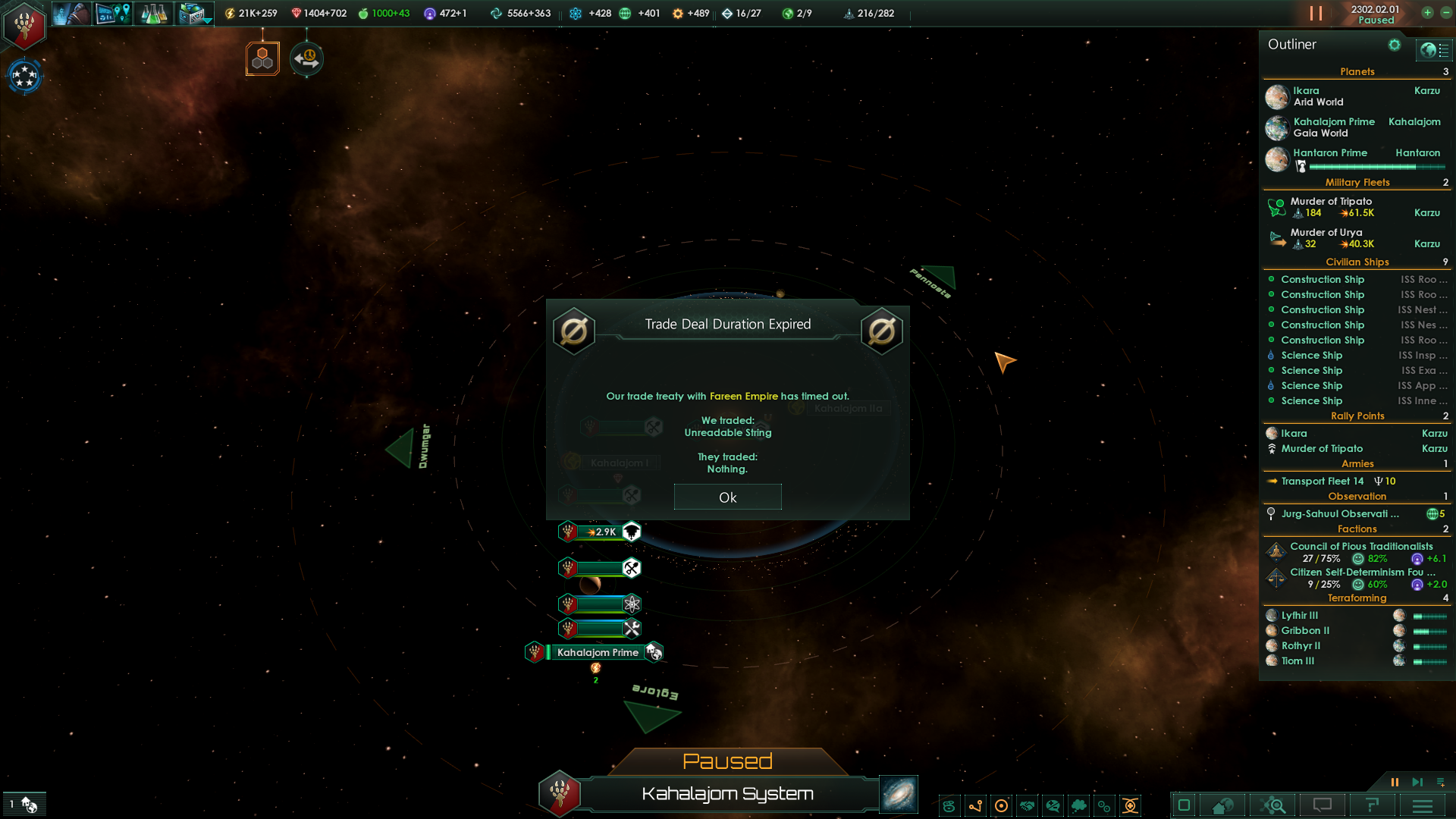Toggle game pause at the top date bar

(x=1316, y=14)
